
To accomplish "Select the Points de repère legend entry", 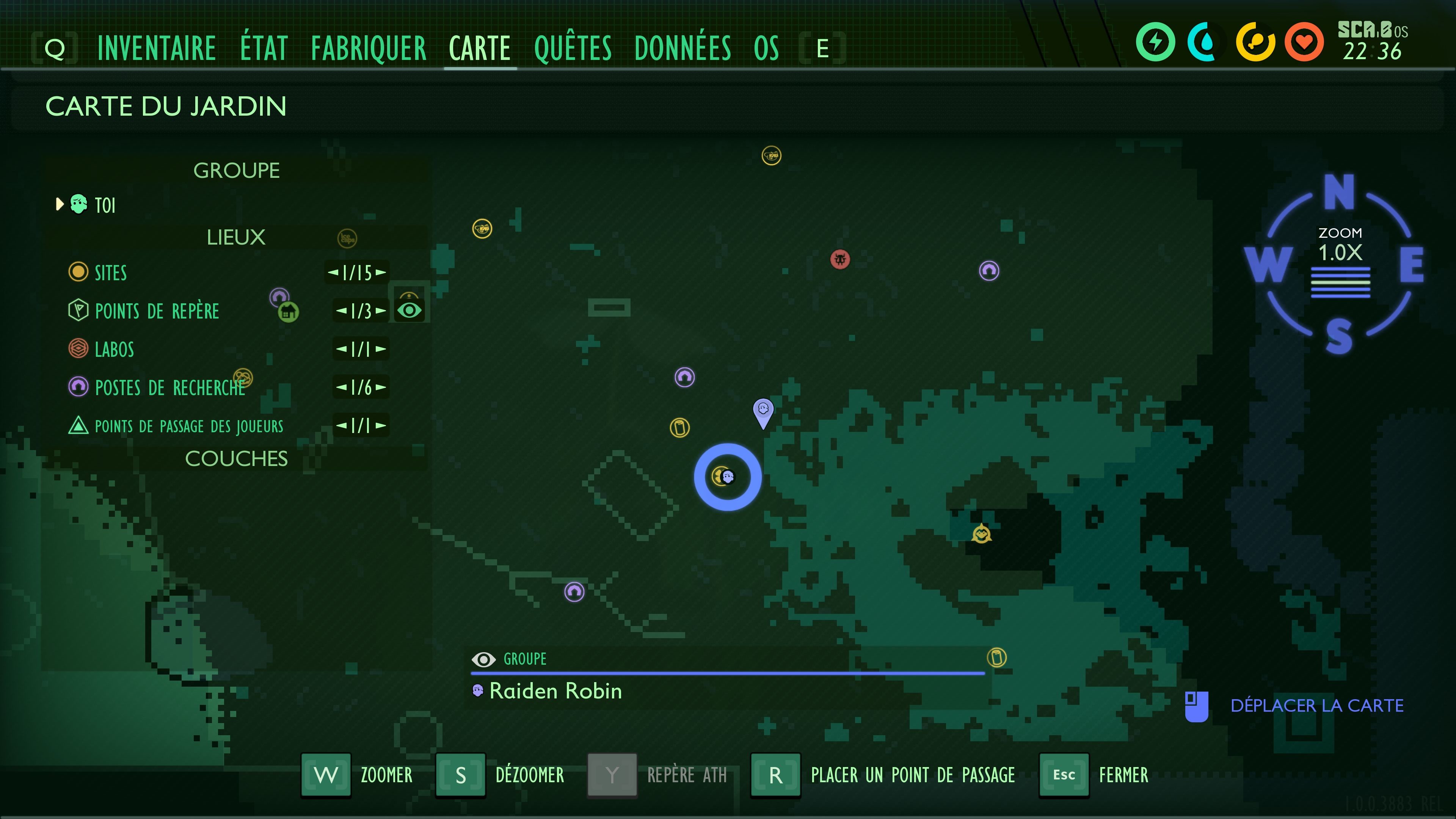I will (157, 311).
